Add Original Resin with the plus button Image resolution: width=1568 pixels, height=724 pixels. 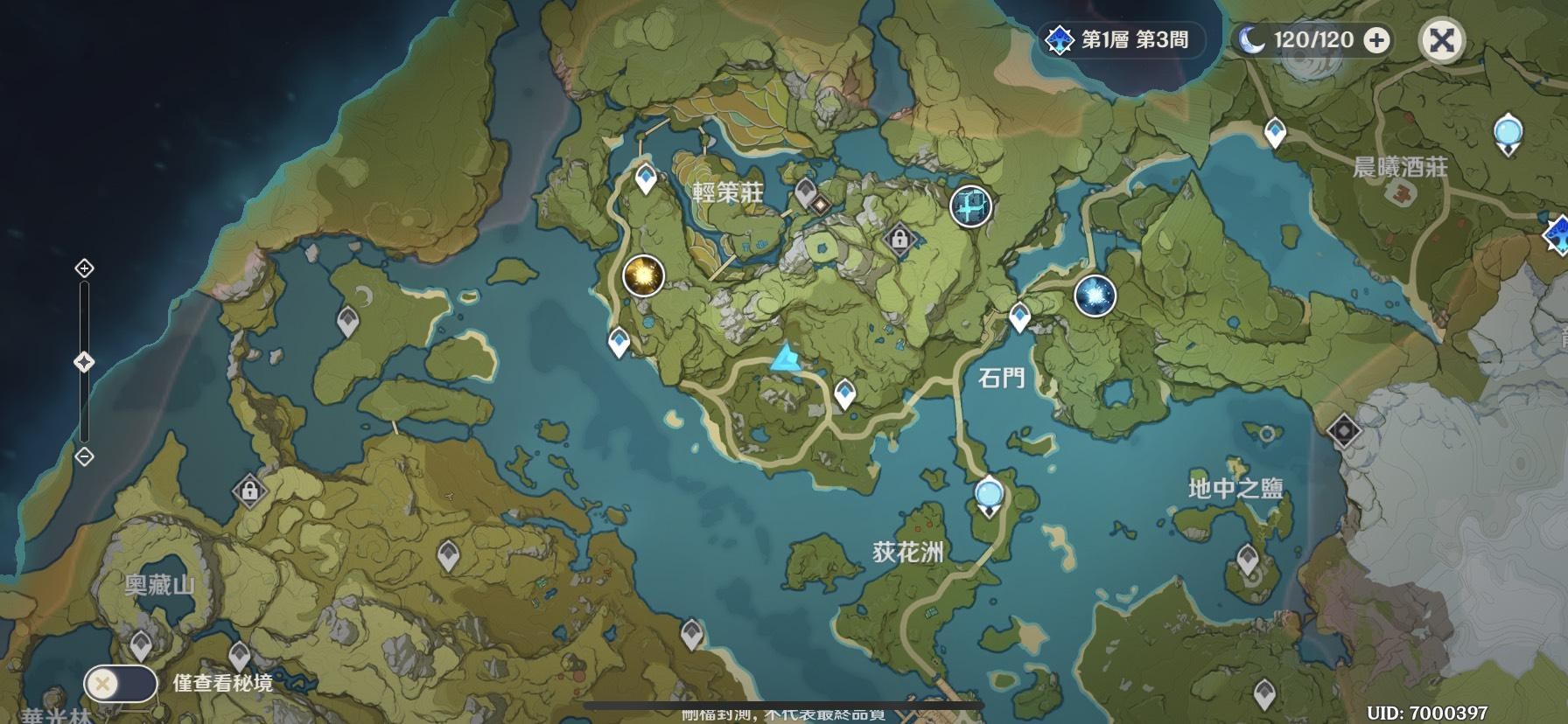[x=1376, y=40]
